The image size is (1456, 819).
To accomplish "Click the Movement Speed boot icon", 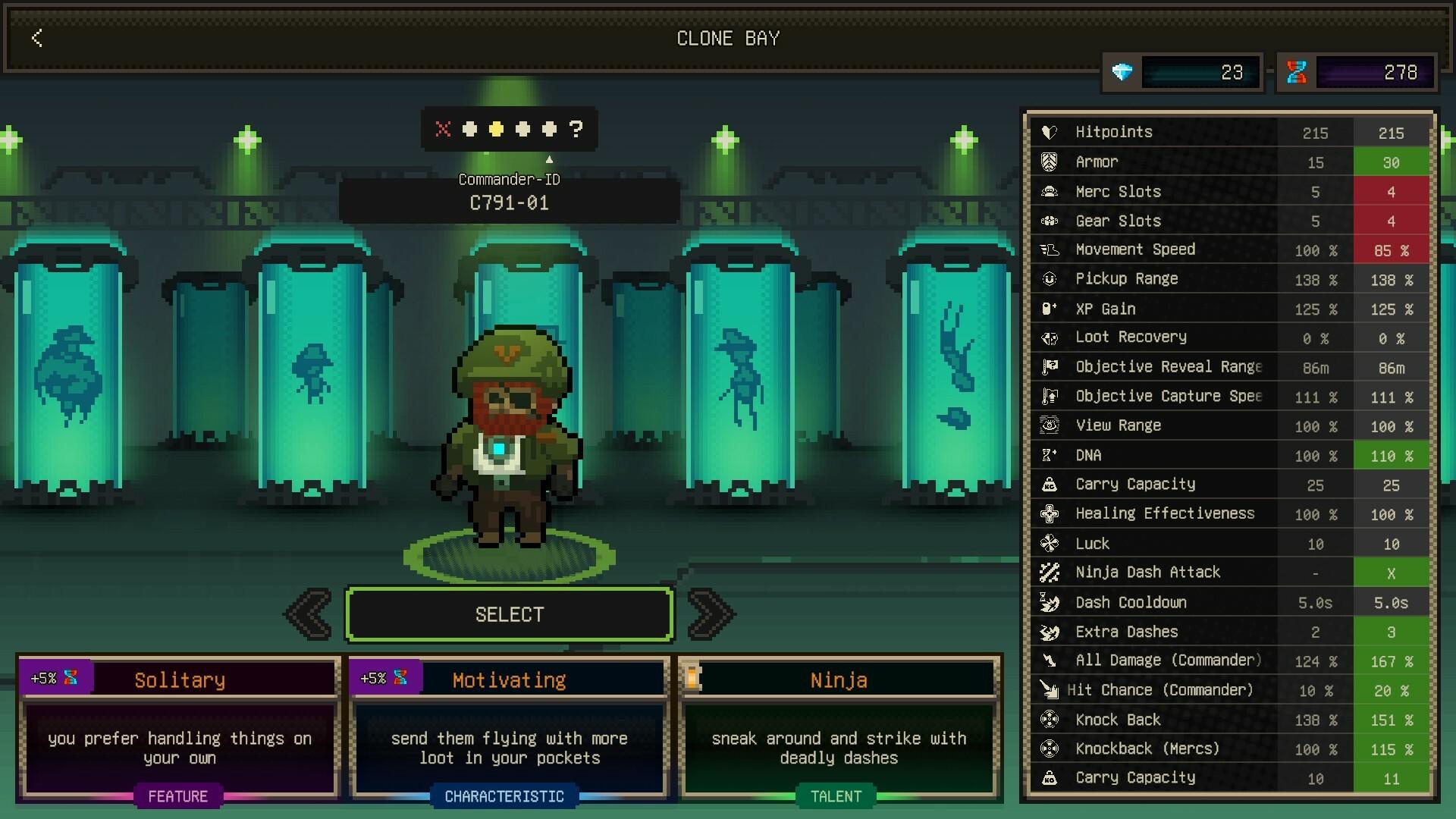I will pos(1050,249).
